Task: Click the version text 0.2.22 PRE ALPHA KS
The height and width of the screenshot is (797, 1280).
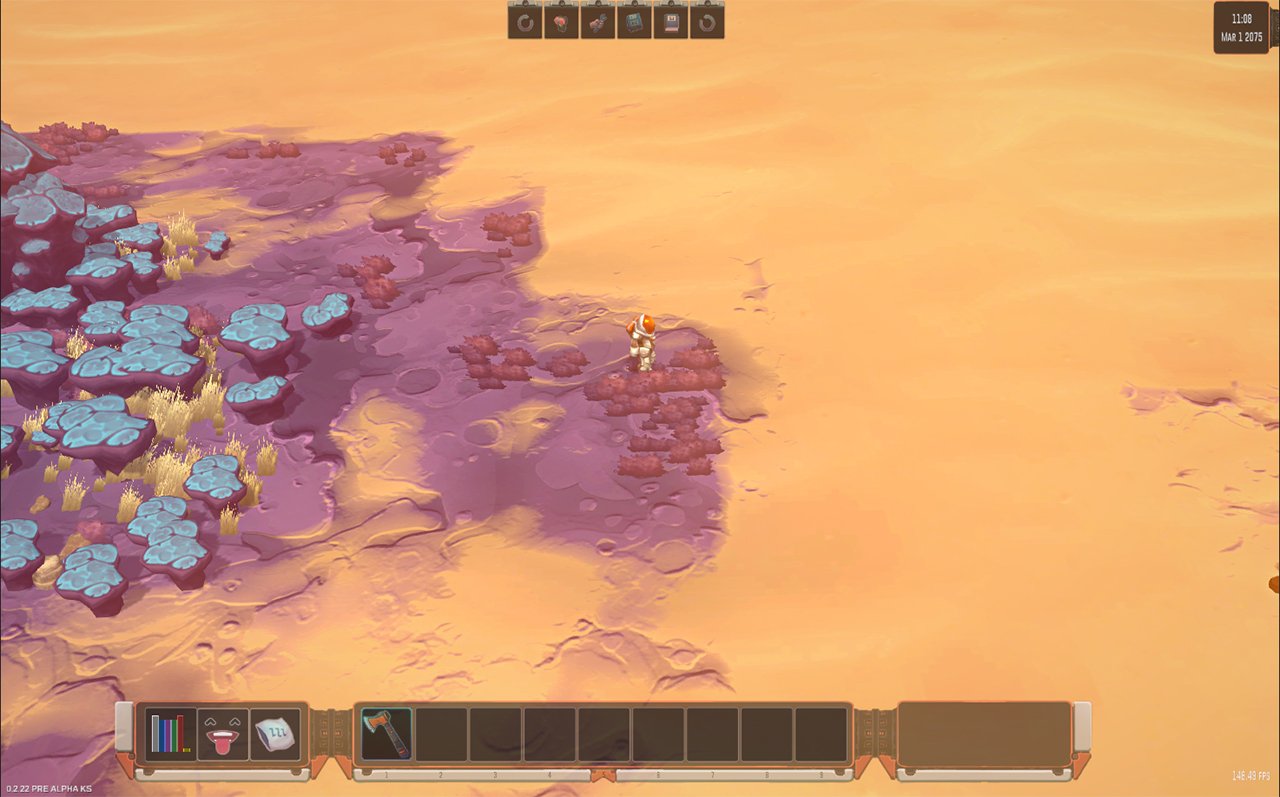Action: click(x=48, y=789)
